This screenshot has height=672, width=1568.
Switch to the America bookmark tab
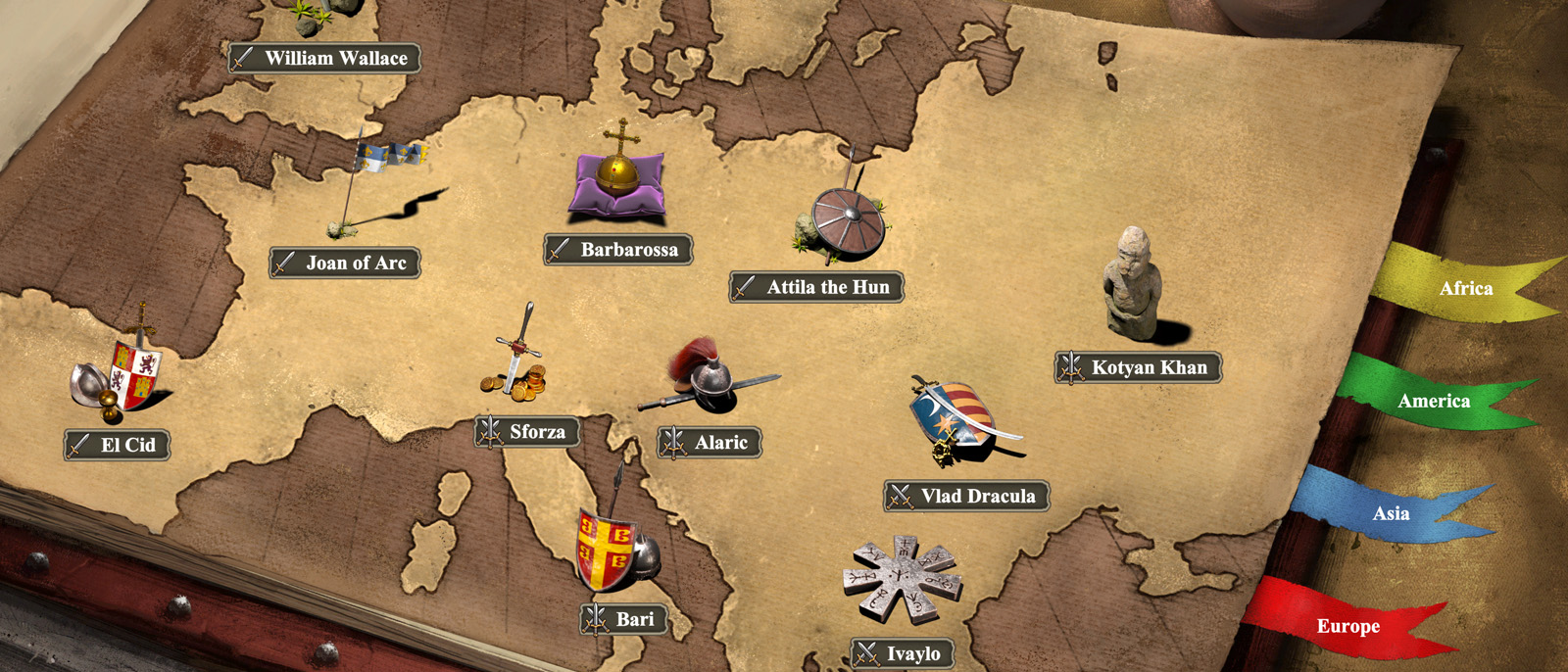[1433, 401]
